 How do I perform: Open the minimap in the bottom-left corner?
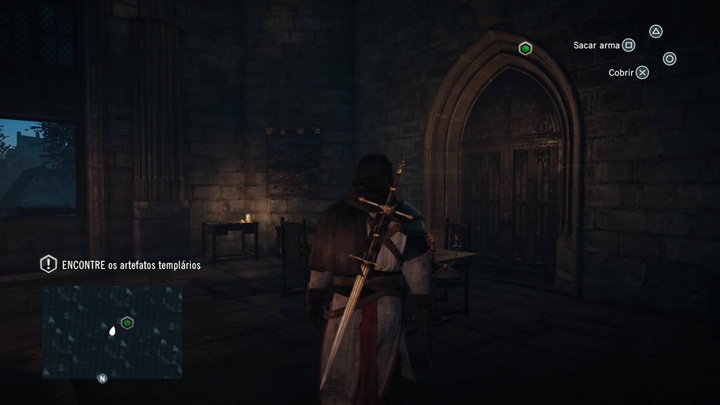click(112, 332)
